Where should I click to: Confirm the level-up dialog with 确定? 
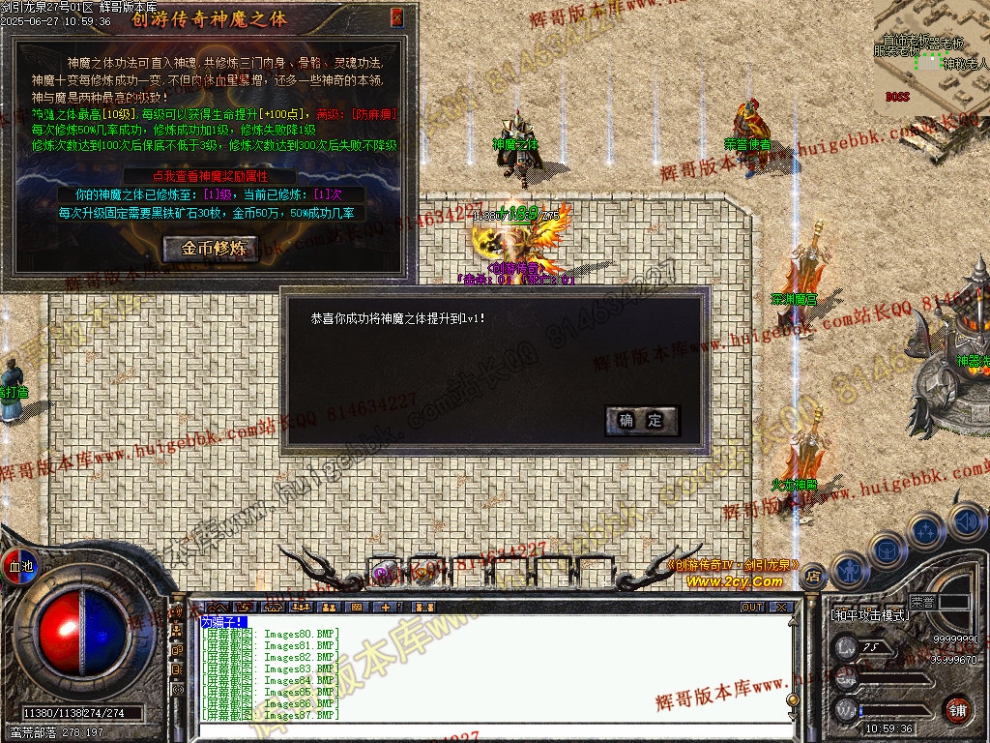641,420
